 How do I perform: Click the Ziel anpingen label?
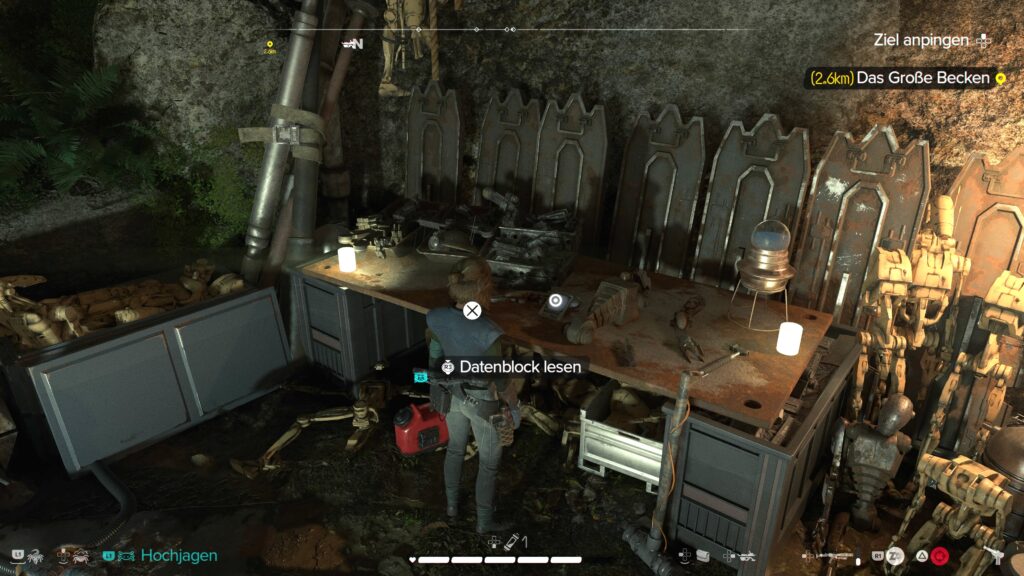920,40
